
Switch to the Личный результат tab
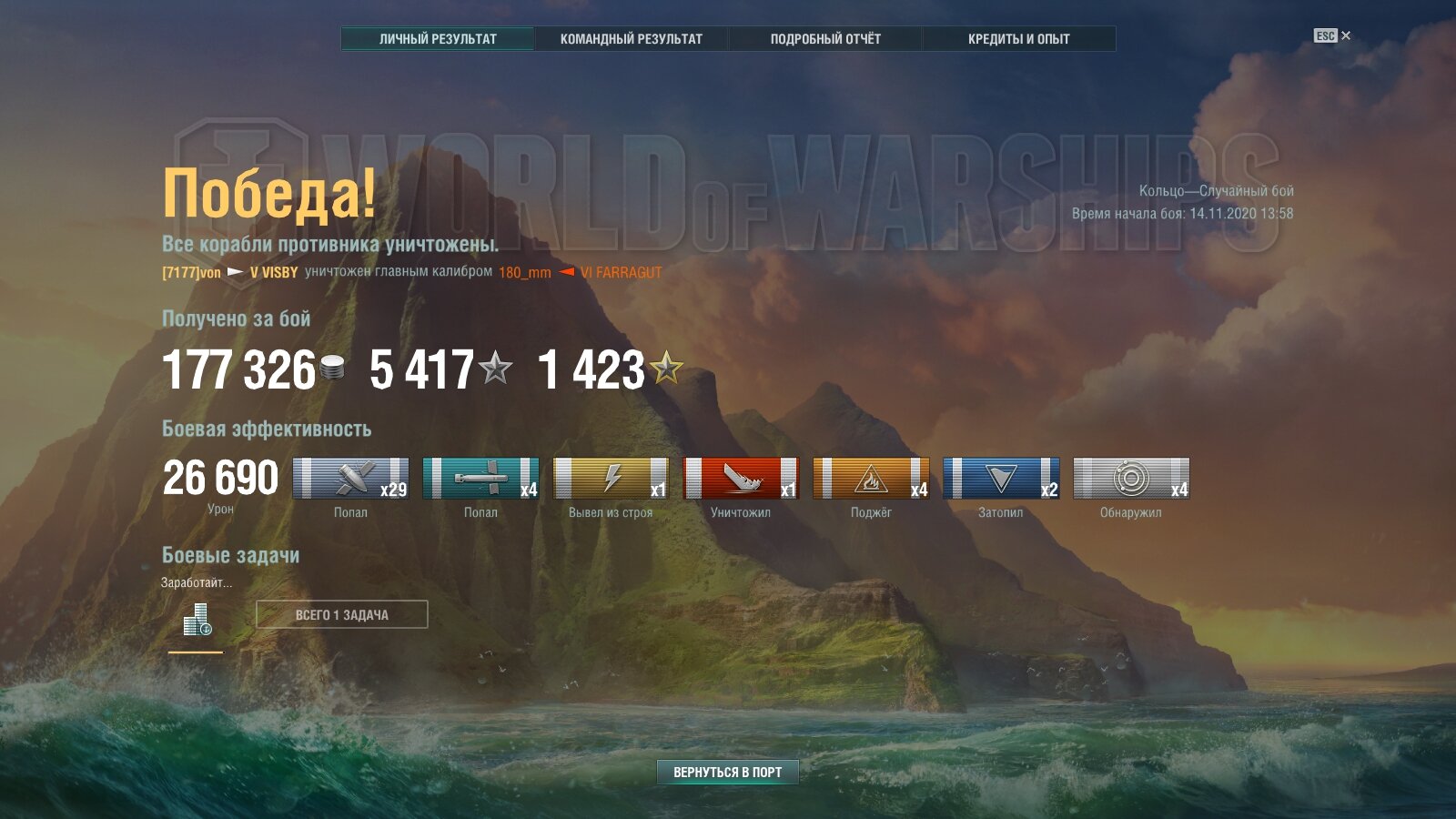point(438,39)
